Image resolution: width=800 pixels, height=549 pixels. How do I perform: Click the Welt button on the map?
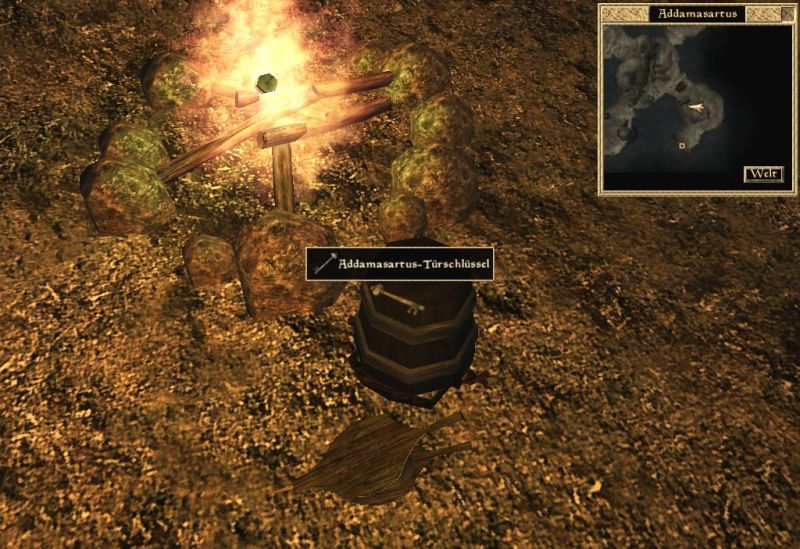[x=763, y=174]
